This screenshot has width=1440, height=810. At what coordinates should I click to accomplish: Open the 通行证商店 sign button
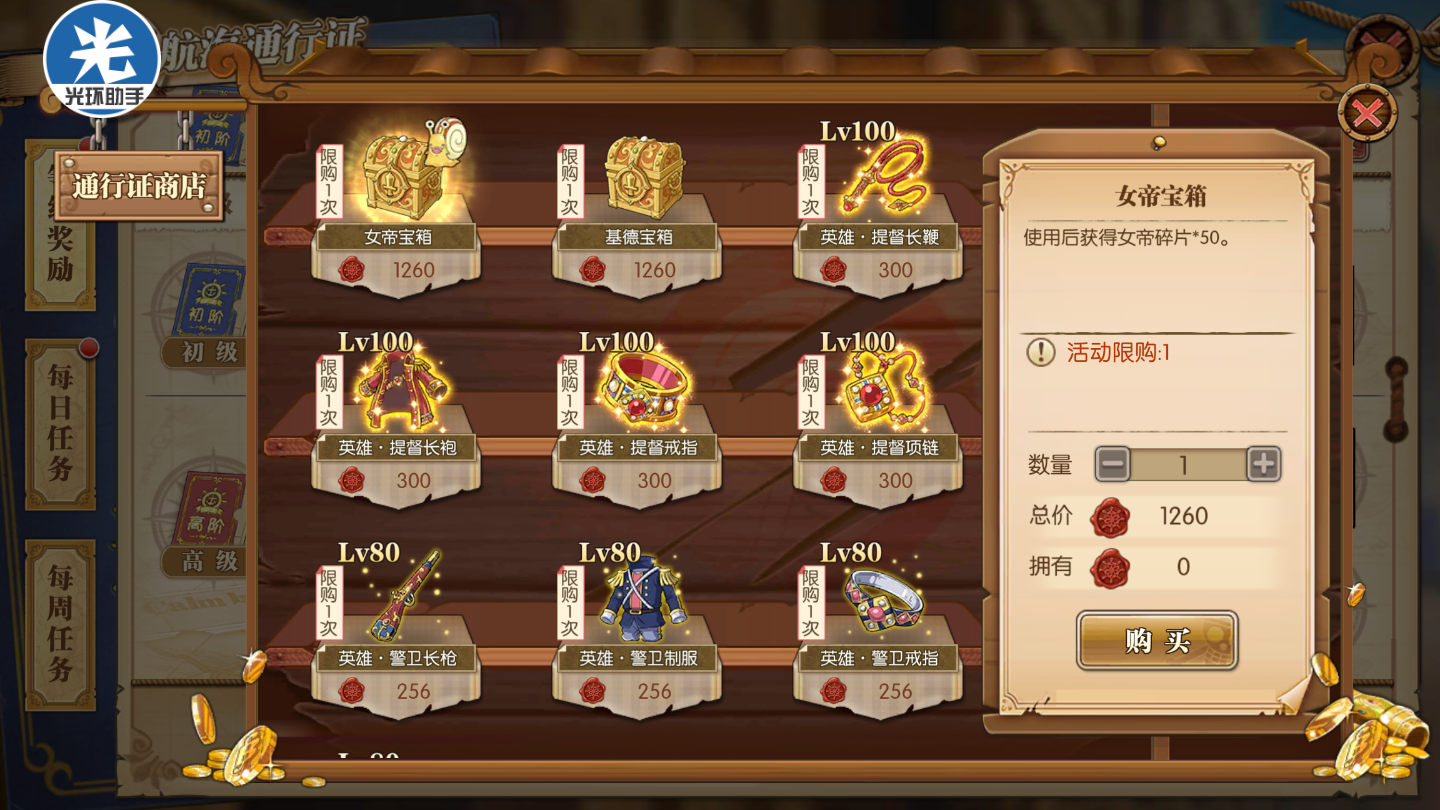point(138,186)
